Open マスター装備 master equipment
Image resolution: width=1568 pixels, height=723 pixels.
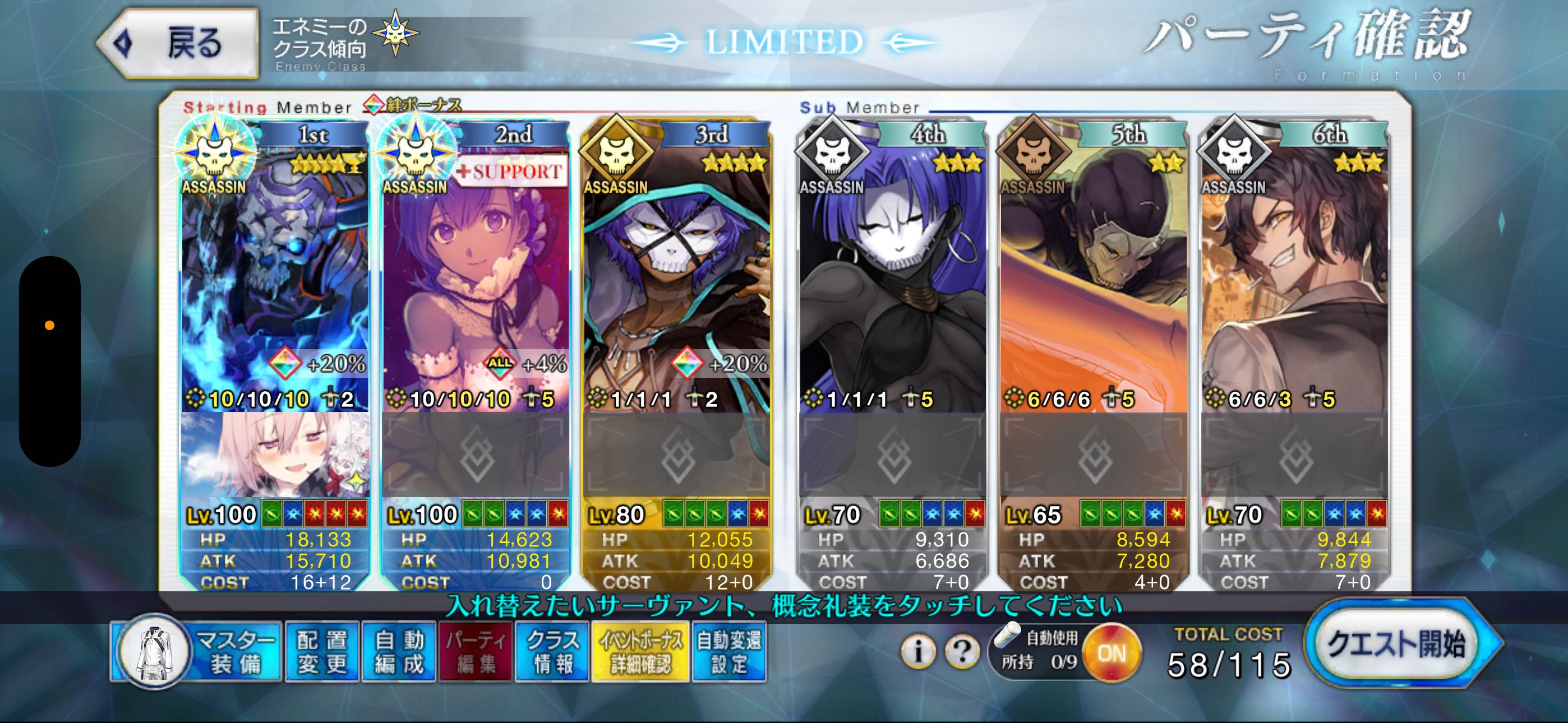pos(196,652)
